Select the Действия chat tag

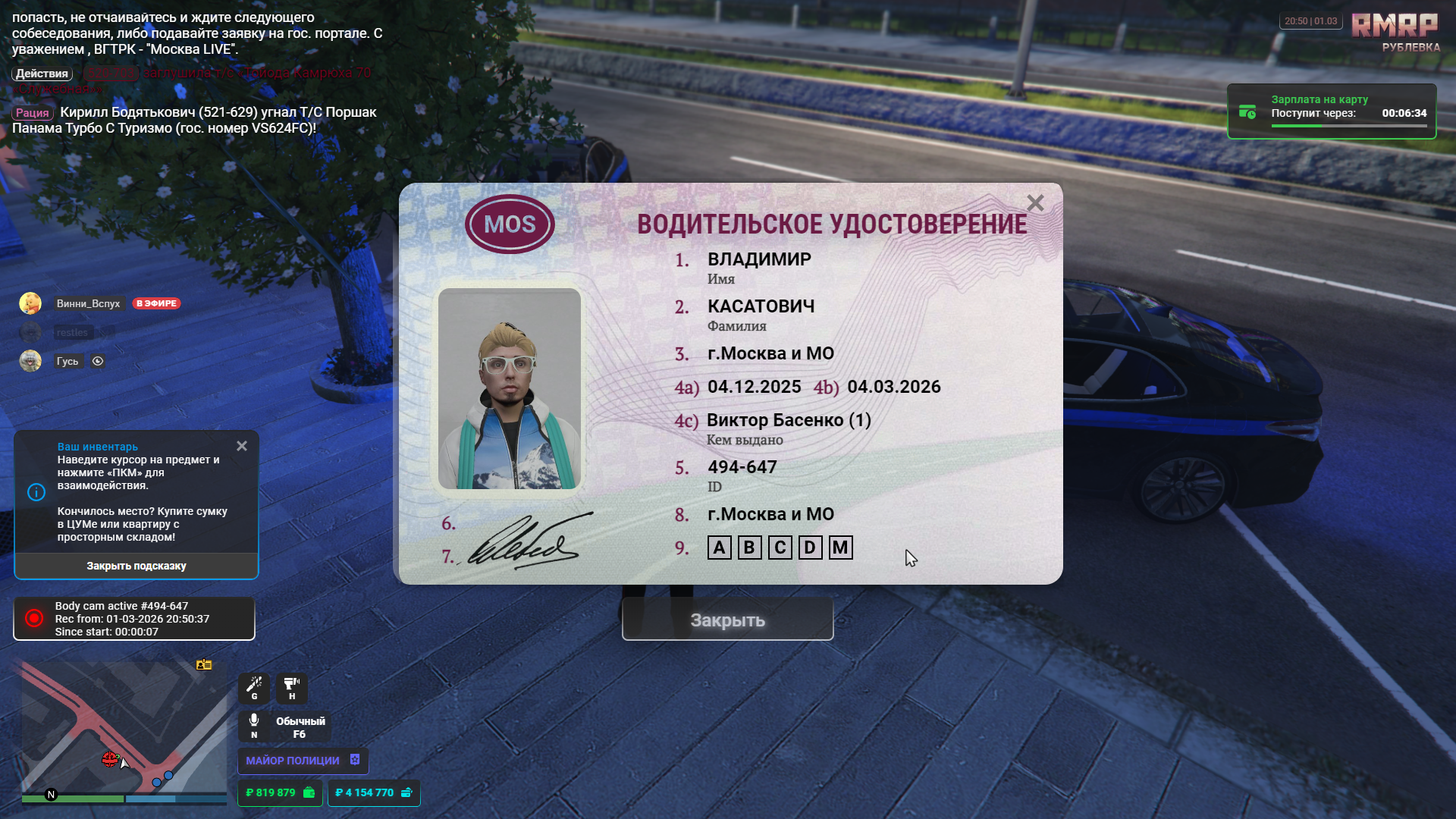(42, 74)
